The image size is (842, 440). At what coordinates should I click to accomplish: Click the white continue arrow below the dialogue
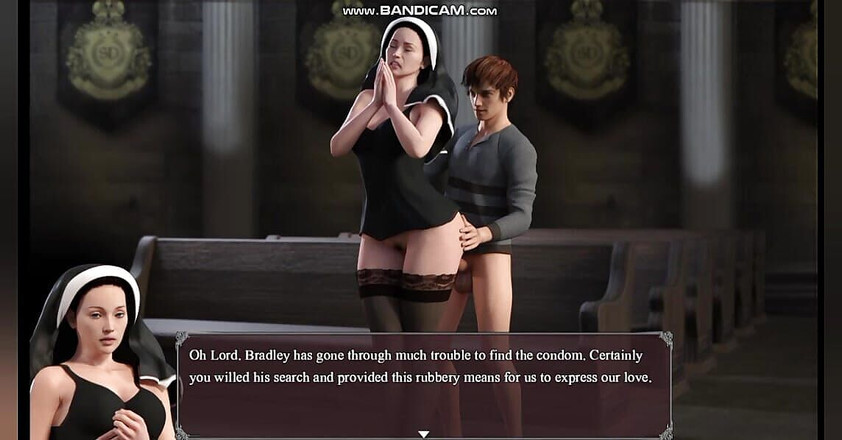pyautogui.click(x=423, y=434)
